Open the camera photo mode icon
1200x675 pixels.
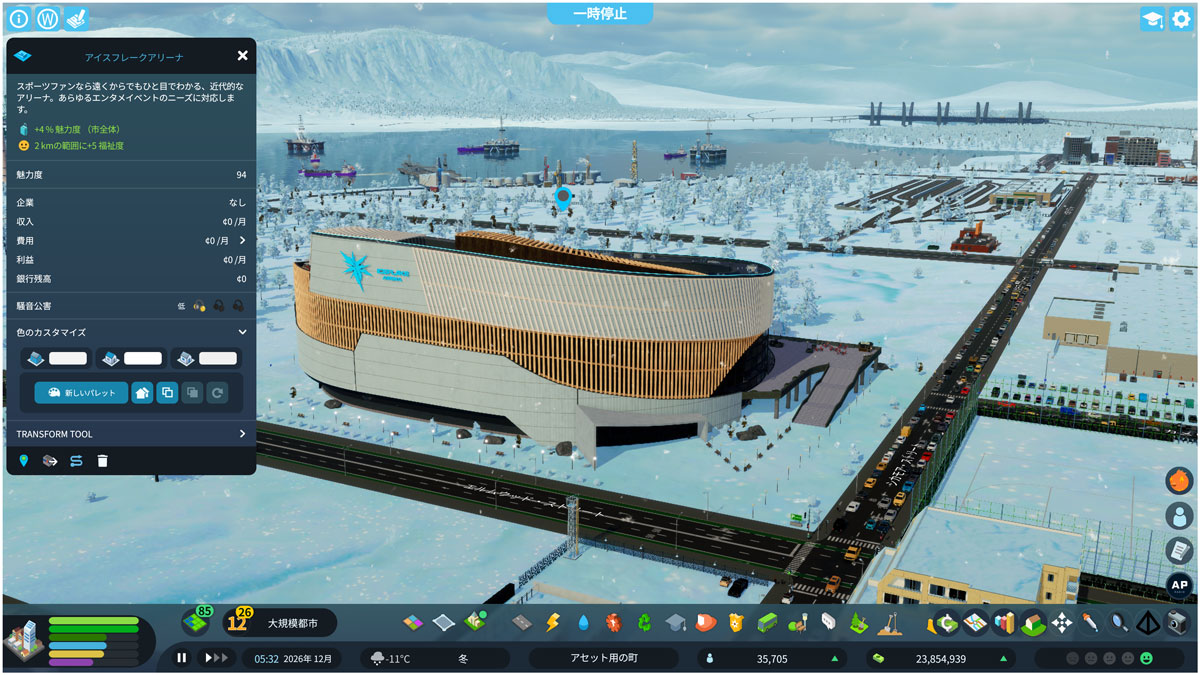click(1177, 623)
